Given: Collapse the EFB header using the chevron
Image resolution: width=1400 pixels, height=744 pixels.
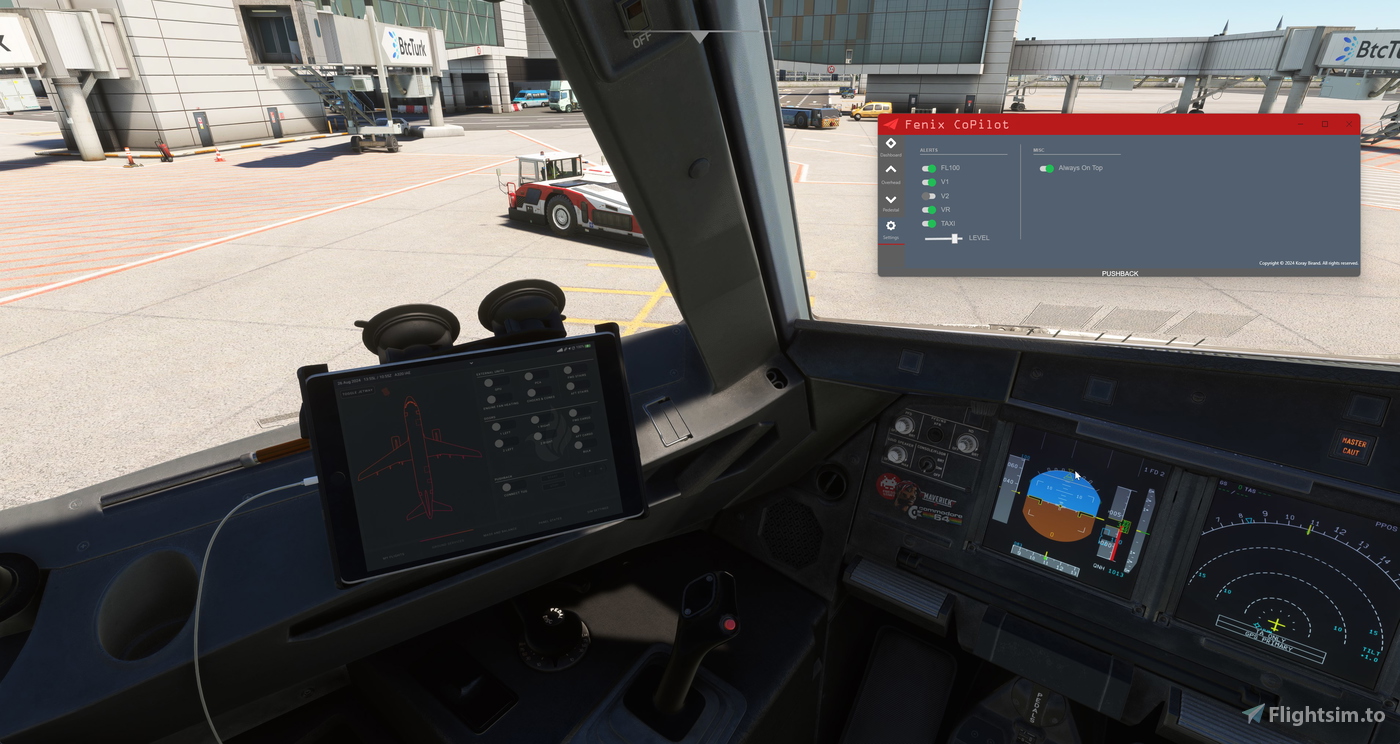Looking at the screenshot, I should [x=472, y=362].
